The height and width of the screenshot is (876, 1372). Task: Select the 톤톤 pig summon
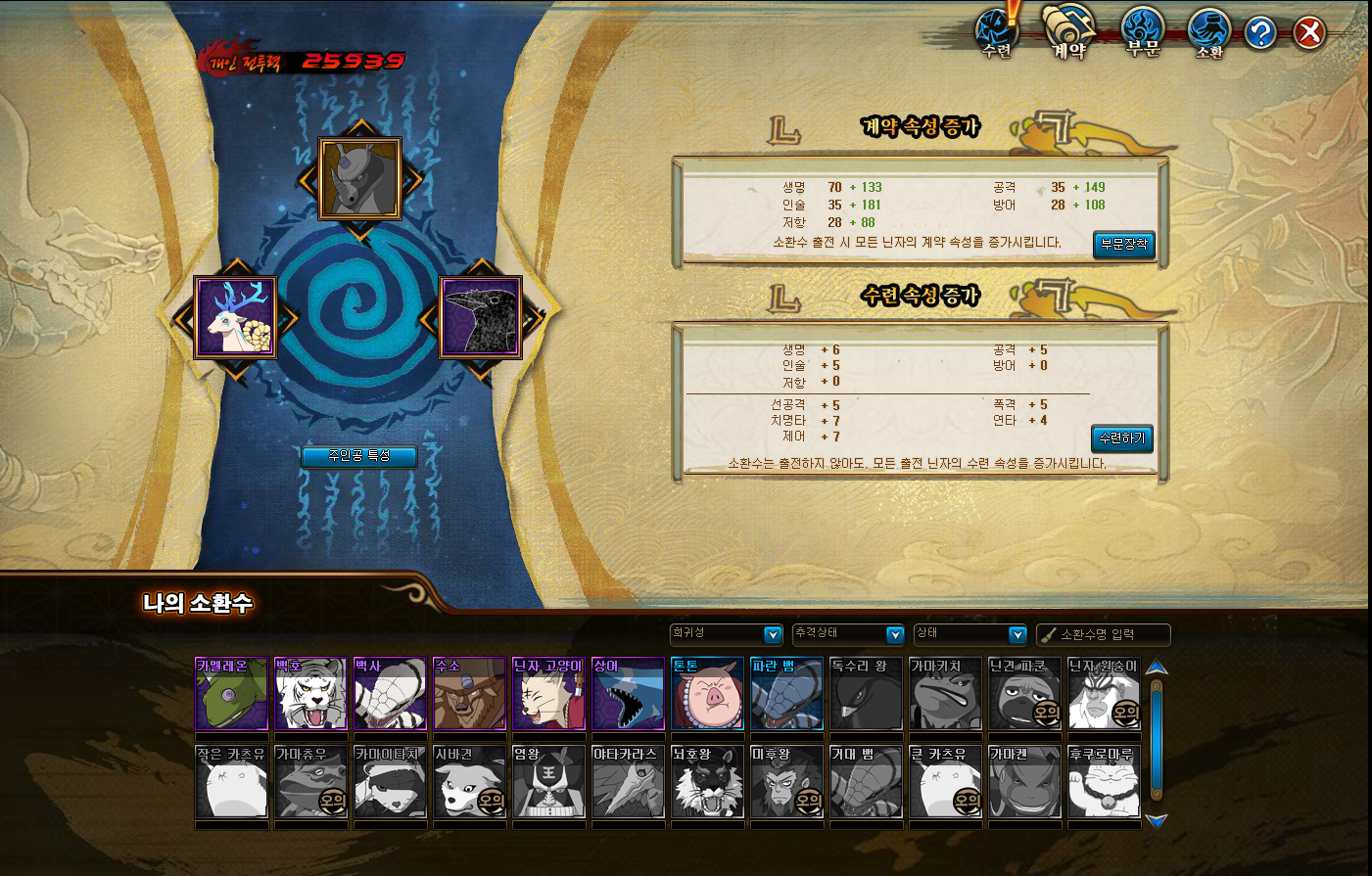(x=707, y=694)
